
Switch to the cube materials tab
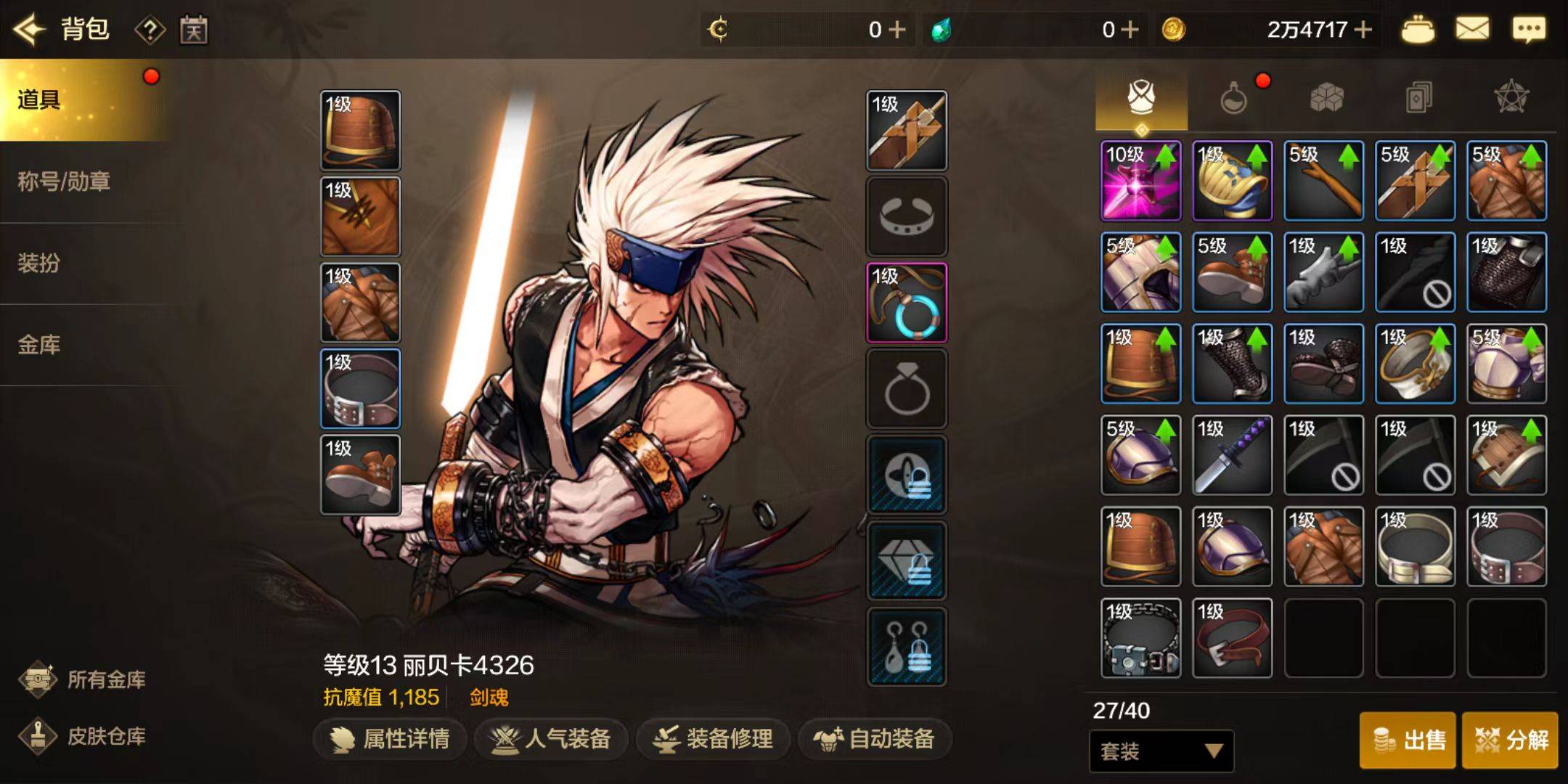pos(1326,98)
